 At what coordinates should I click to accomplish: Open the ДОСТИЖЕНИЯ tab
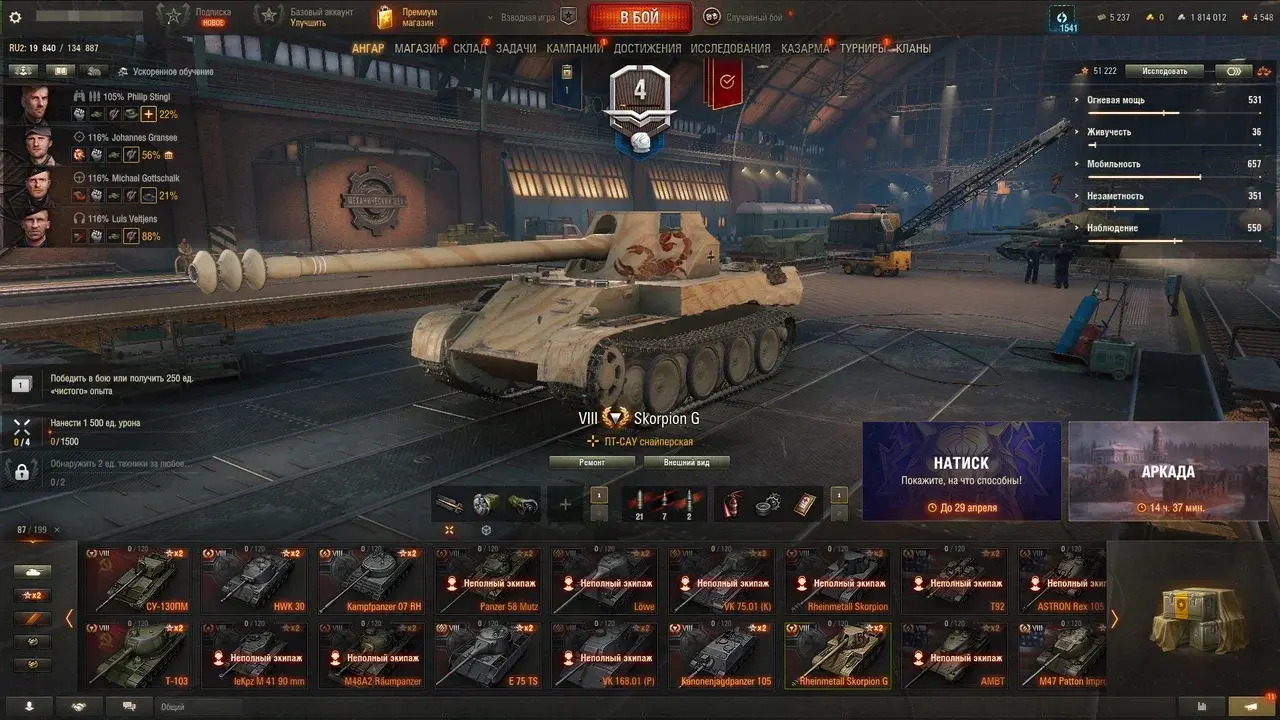[x=647, y=48]
